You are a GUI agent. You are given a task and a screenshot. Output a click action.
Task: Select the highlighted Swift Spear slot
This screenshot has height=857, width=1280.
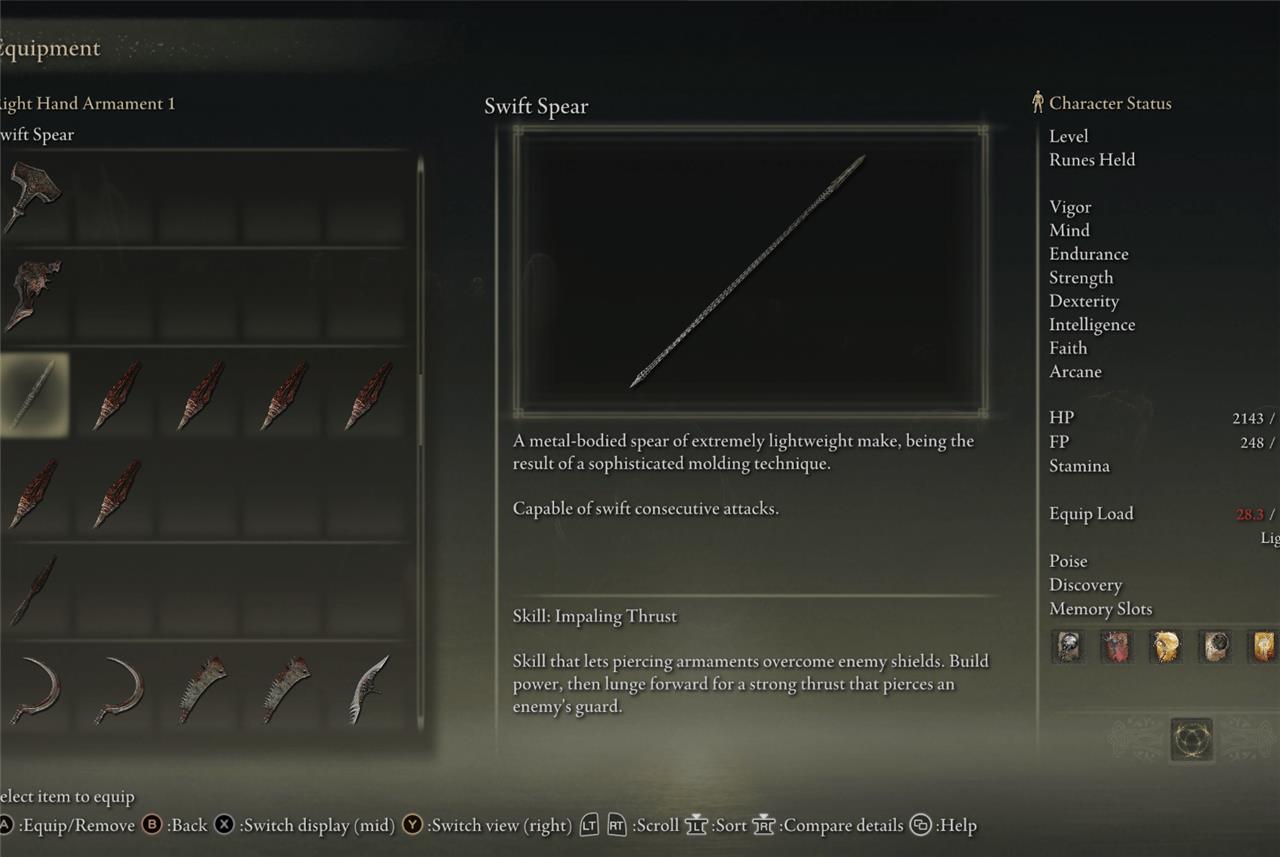pyautogui.click(x=33, y=395)
